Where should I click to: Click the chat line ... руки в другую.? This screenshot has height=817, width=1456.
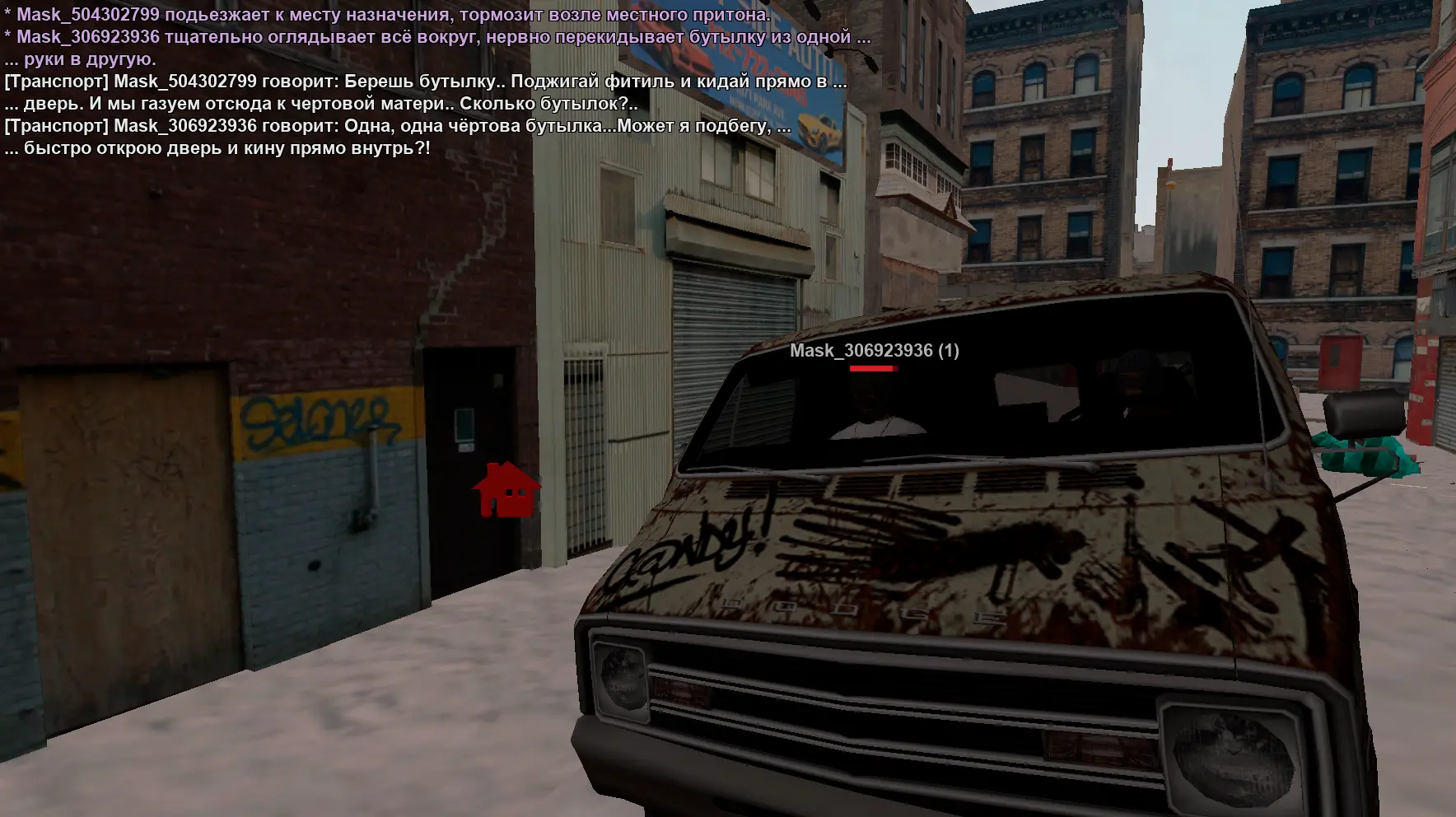point(80,59)
